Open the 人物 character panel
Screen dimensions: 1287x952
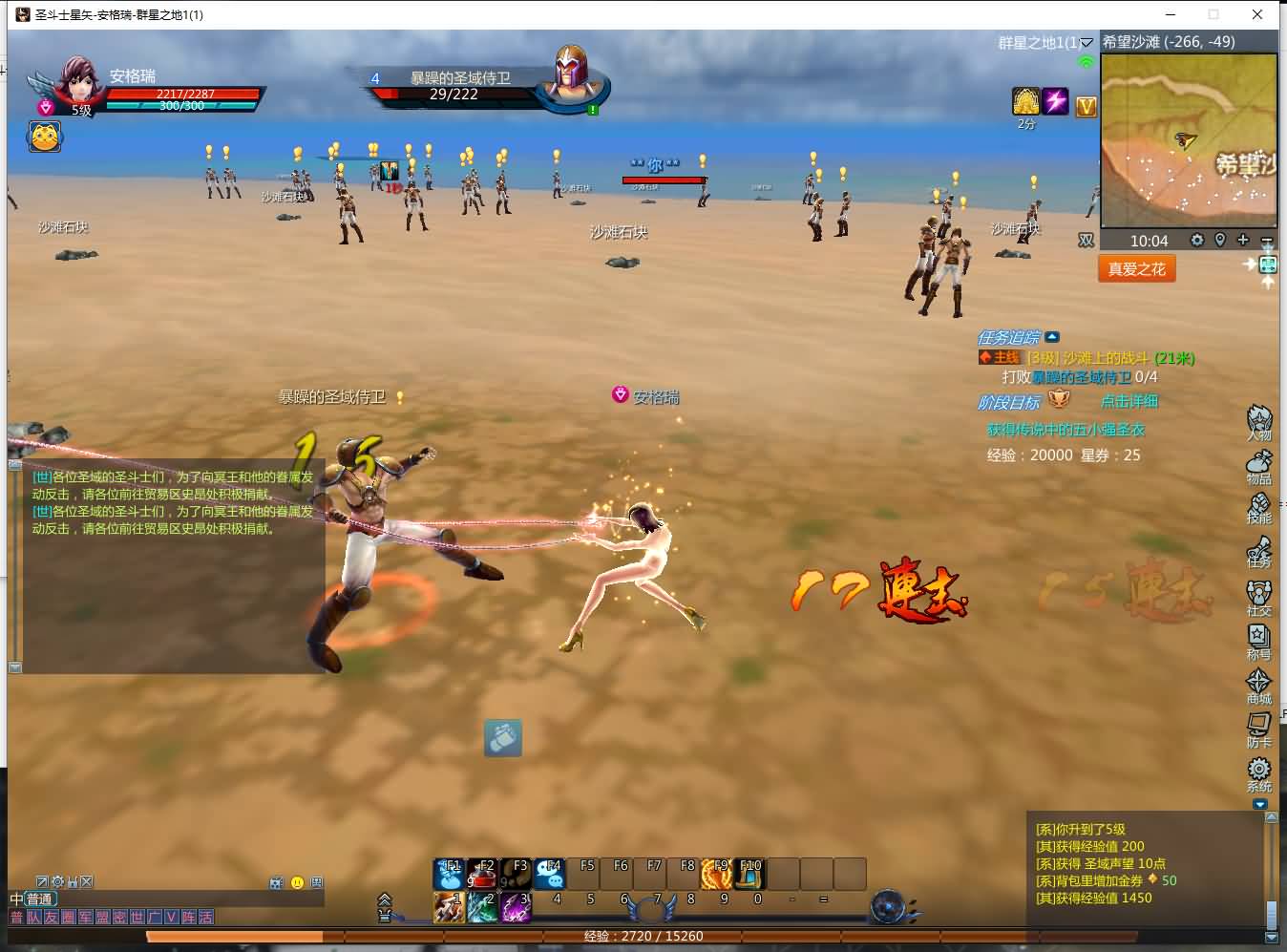[x=1258, y=421]
